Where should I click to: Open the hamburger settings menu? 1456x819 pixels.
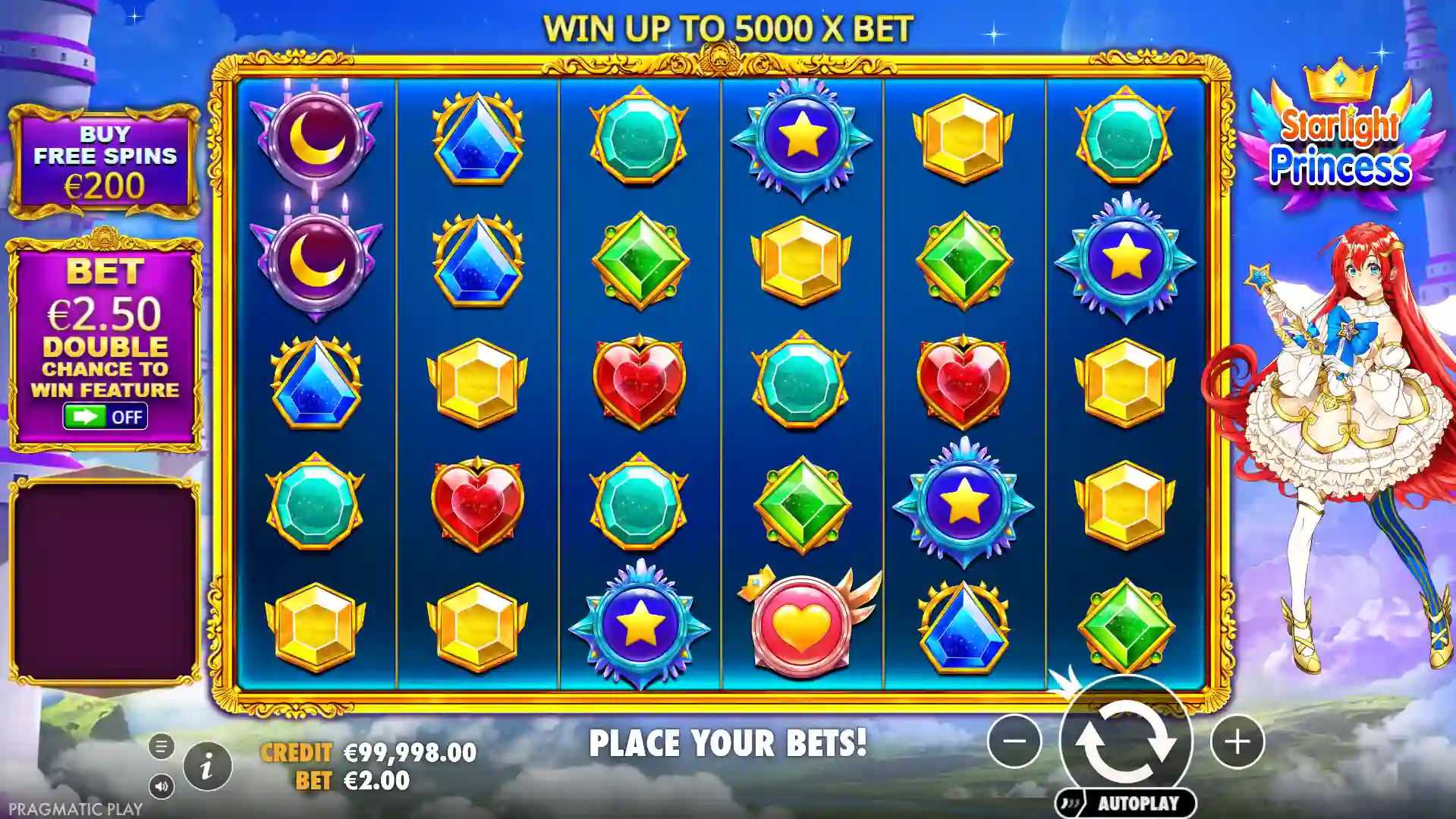161,746
